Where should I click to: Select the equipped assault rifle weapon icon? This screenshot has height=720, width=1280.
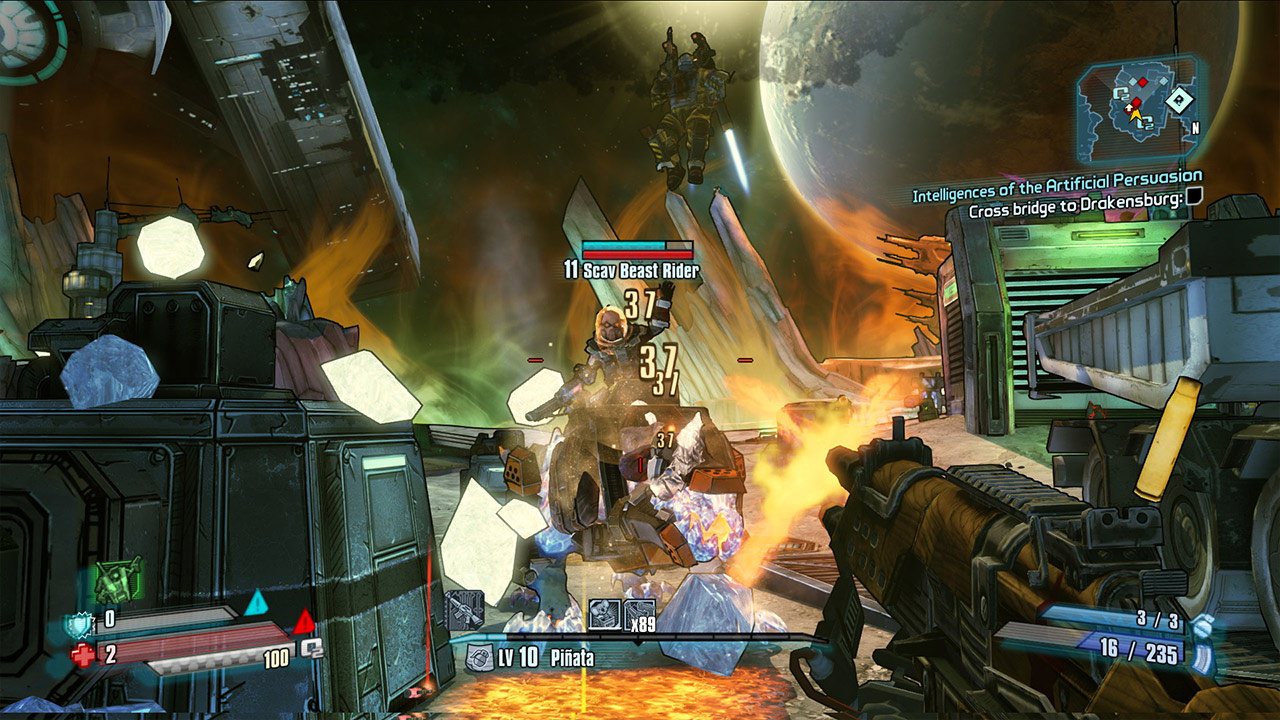(x=466, y=612)
